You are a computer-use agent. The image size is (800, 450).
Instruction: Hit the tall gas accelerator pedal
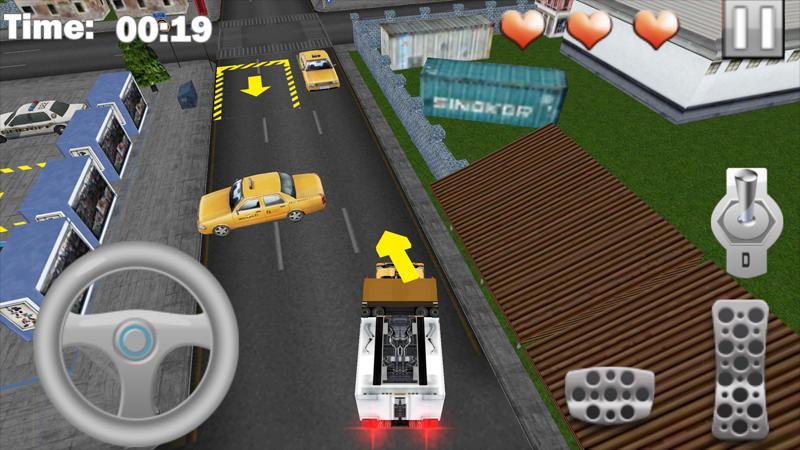[739, 368]
